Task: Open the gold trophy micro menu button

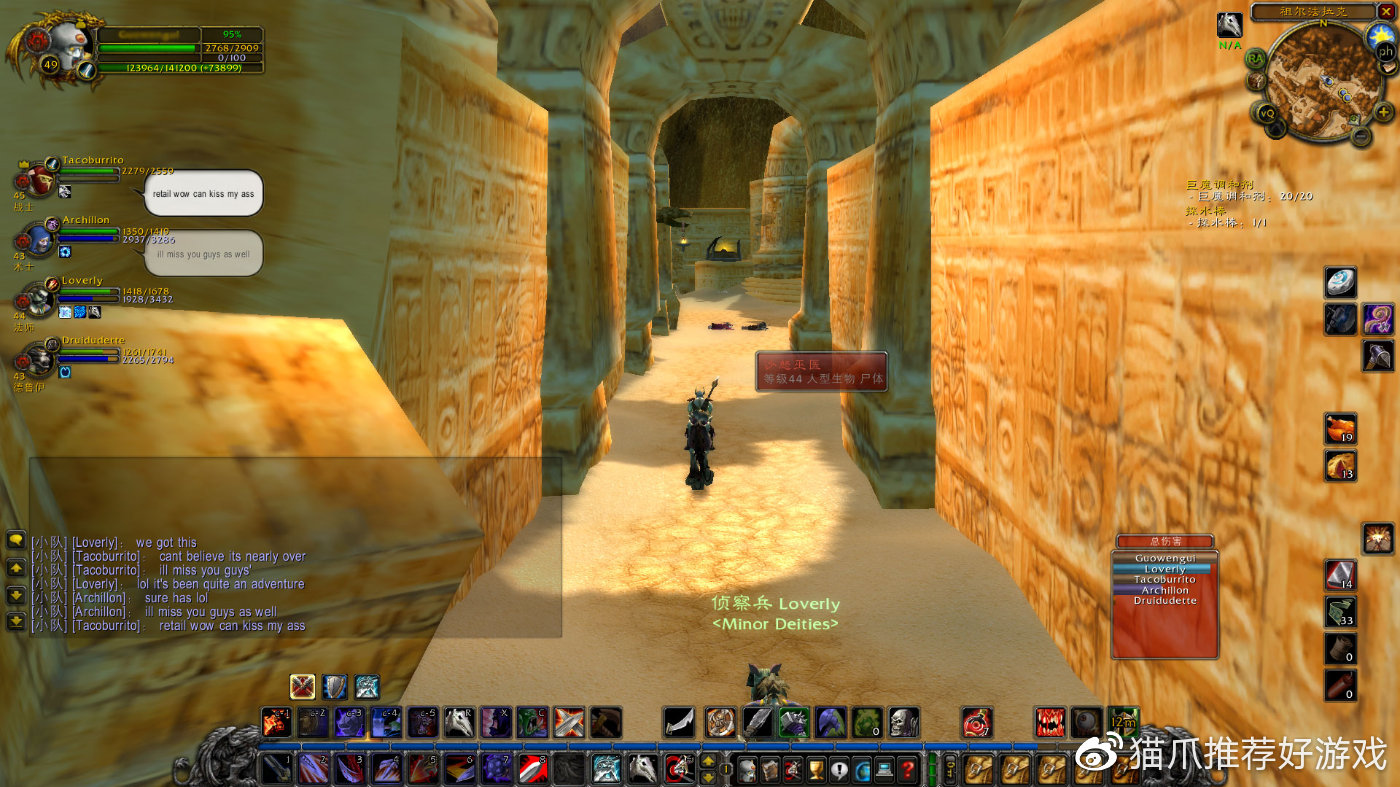Action: (816, 769)
